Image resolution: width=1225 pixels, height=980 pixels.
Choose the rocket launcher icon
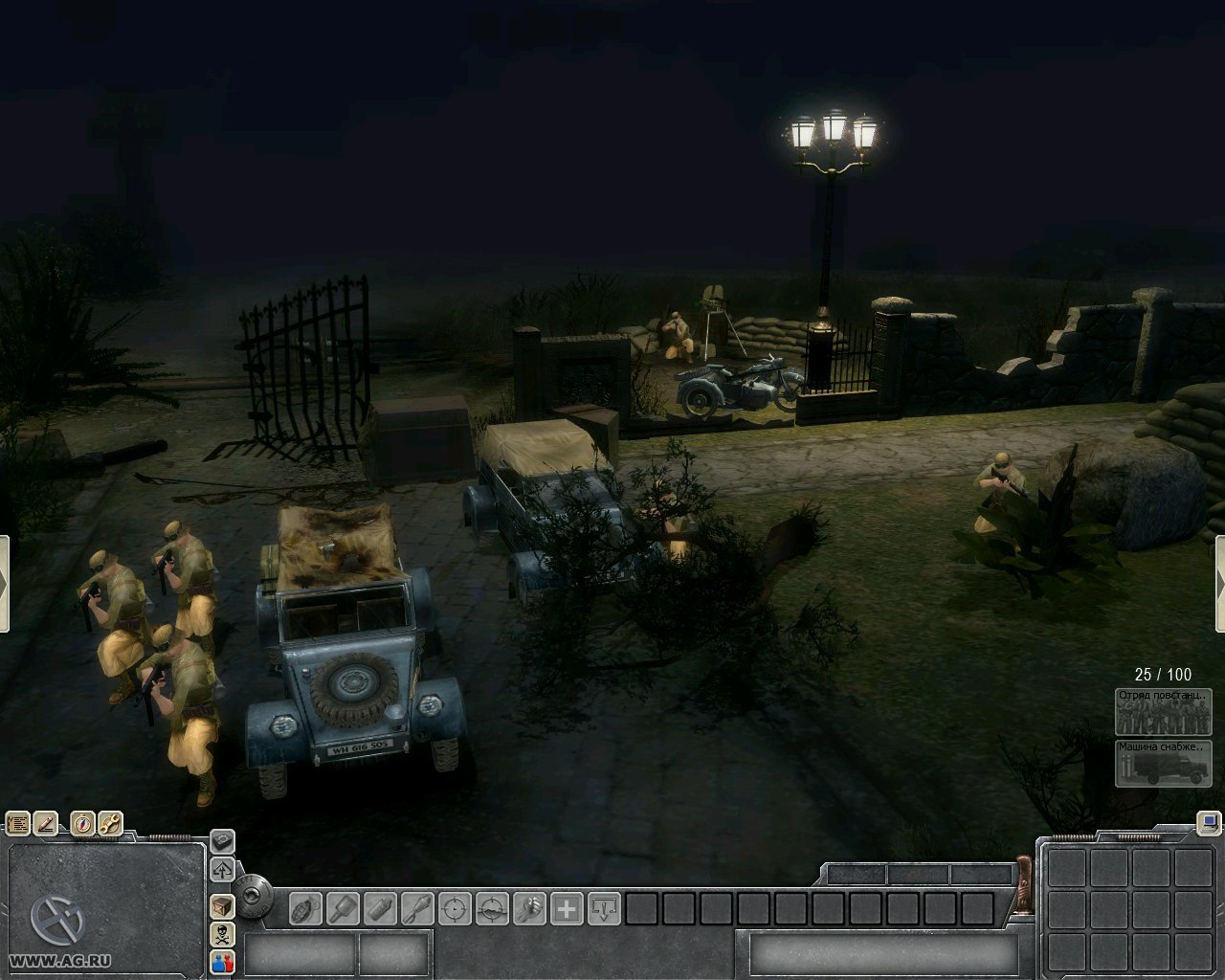(417, 907)
